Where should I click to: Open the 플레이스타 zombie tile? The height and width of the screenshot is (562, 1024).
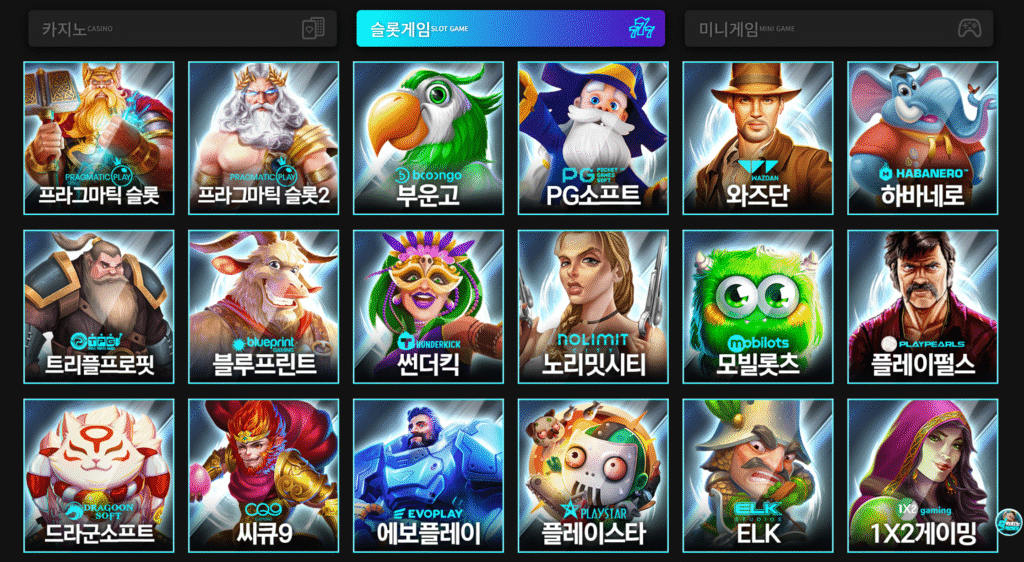coord(593,476)
